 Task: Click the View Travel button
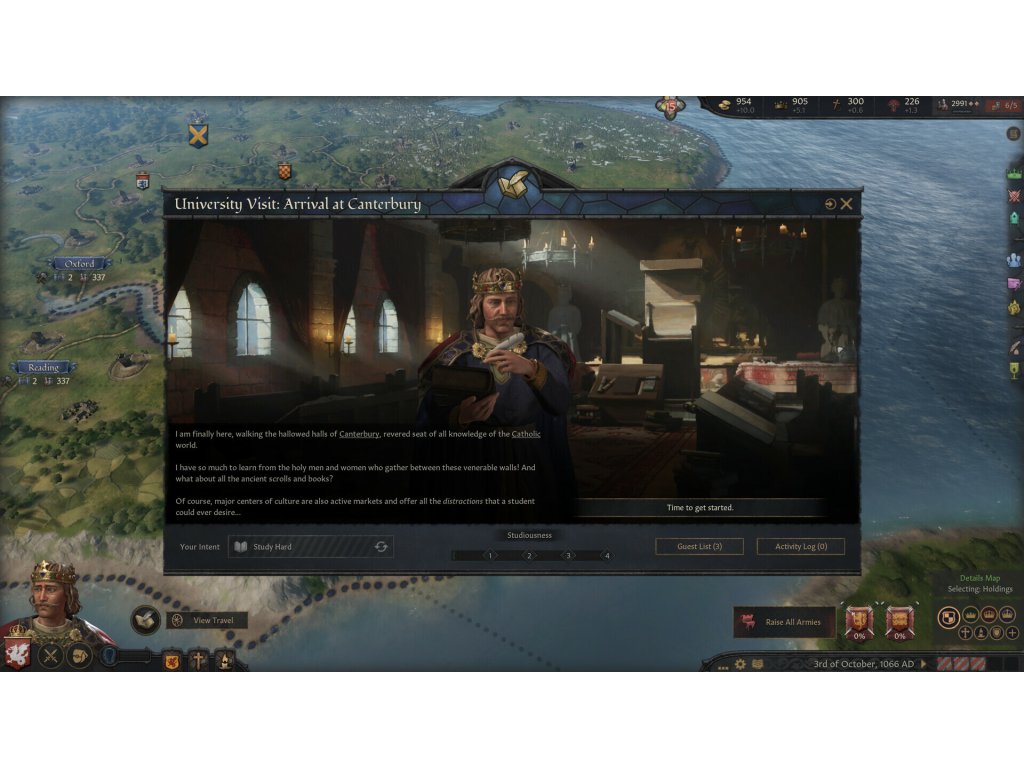point(207,621)
